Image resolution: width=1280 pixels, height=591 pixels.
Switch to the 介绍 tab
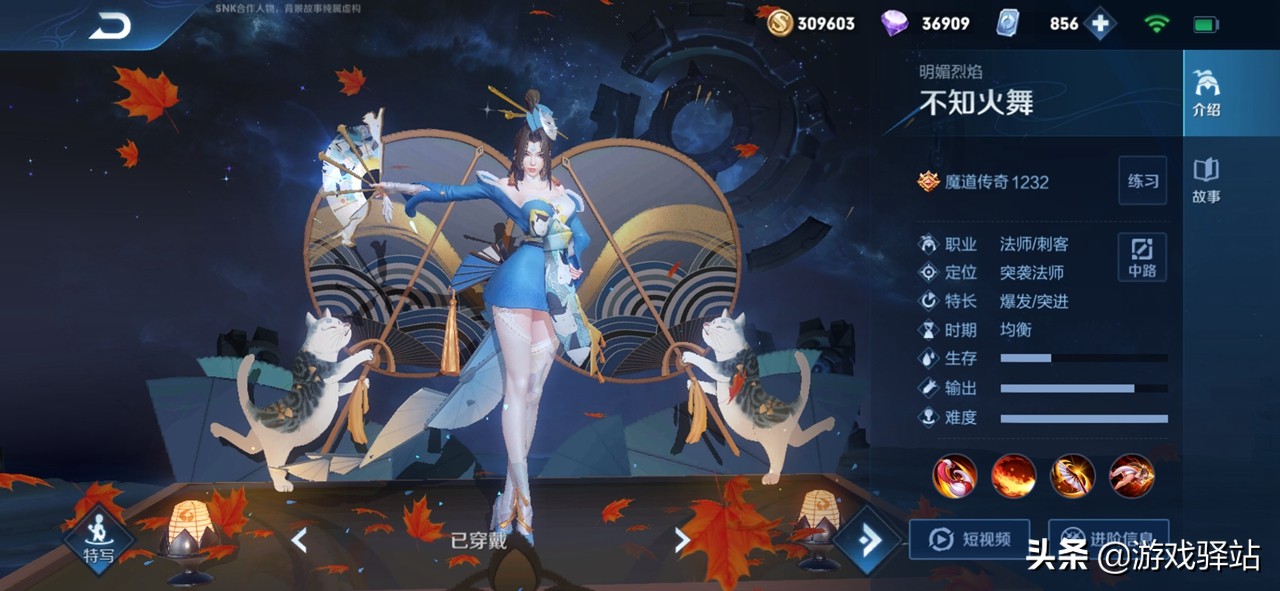click(x=1206, y=94)
